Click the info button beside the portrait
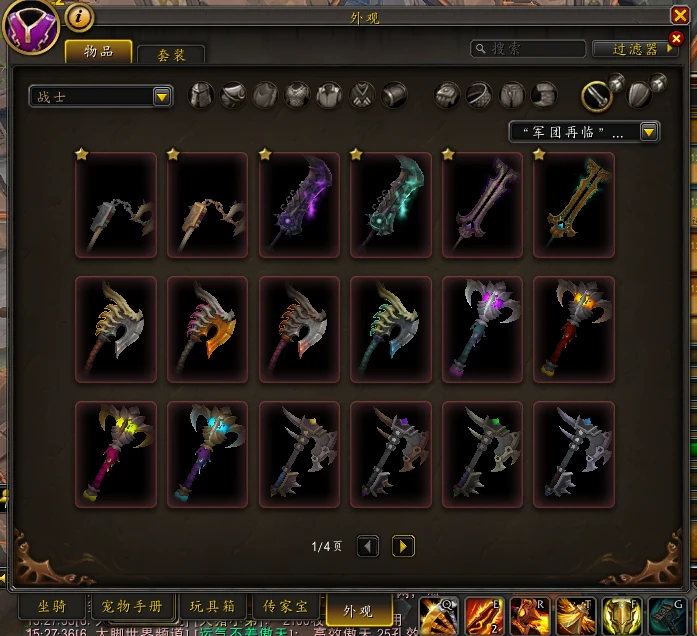The width and height of the screenshot is (697, 636). pyautogui.click(x=79, y=17)
